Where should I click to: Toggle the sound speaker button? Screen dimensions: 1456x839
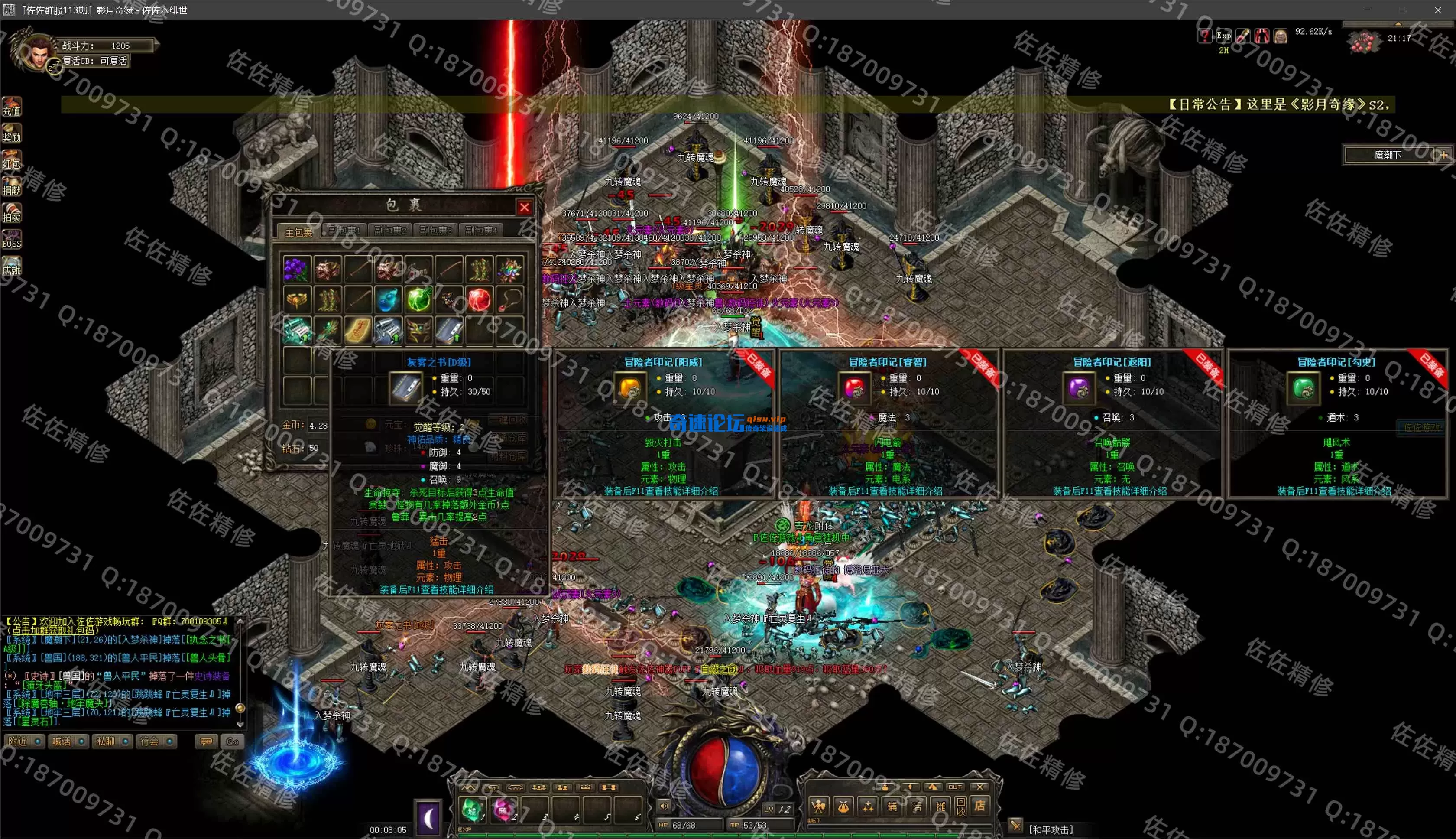click(x=664, y=806)
